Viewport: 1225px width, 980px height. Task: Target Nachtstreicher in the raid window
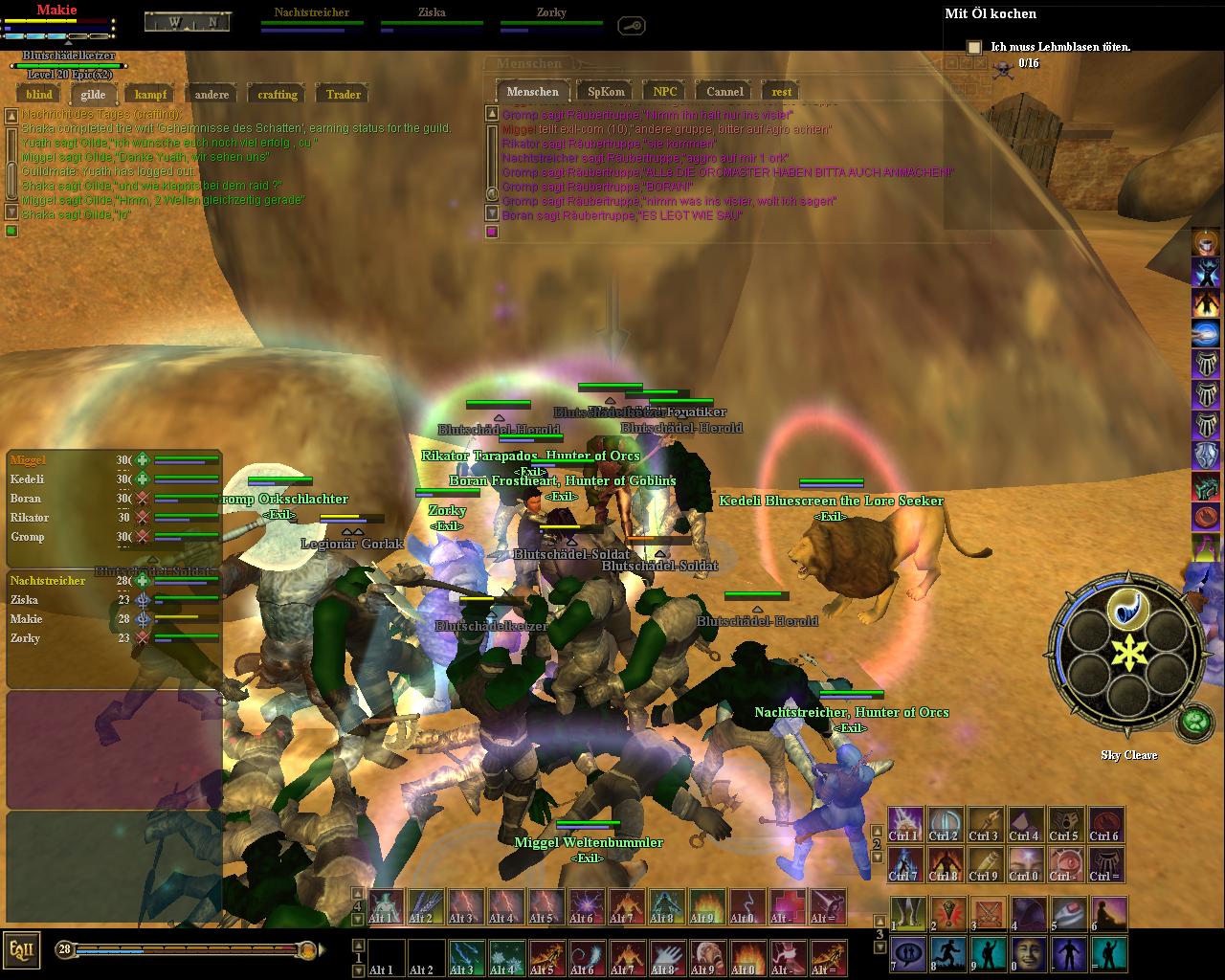coord(47,581)
